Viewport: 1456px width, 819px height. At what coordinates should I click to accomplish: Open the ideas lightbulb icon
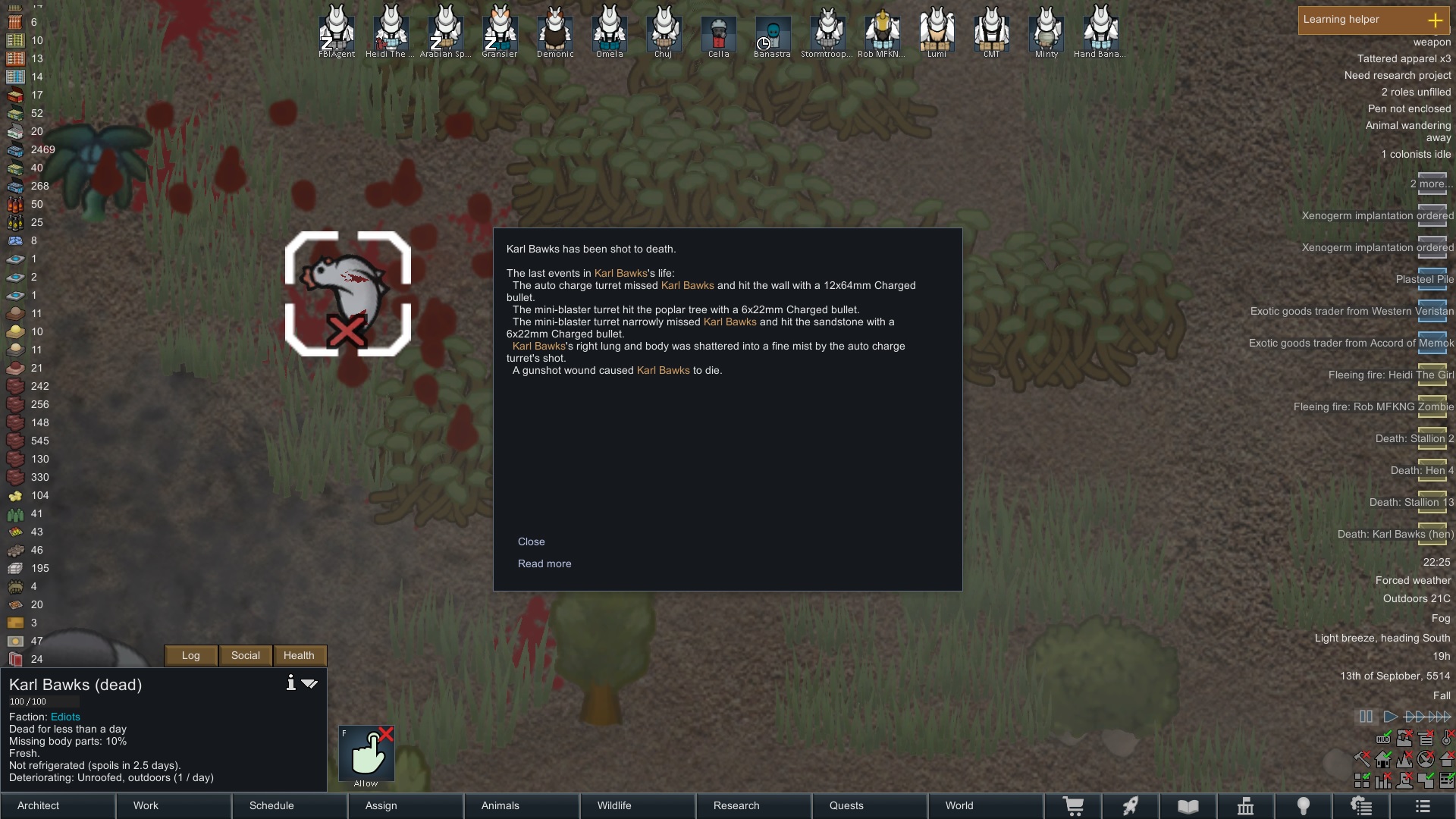pos(1304,806)
